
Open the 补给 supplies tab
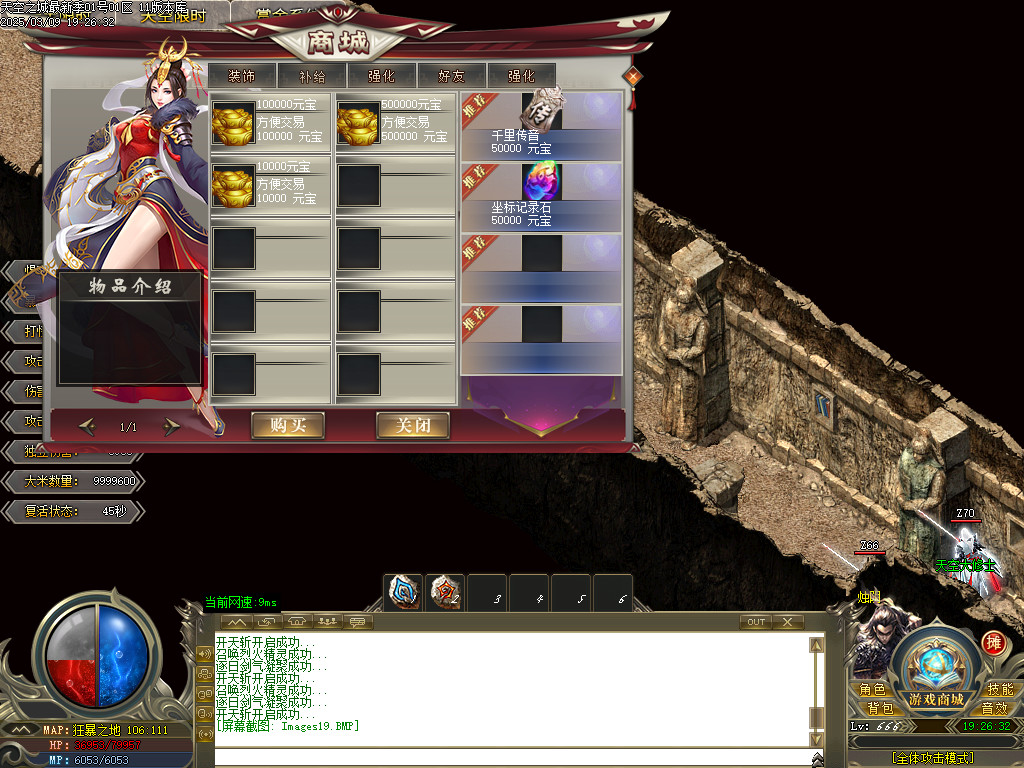pos(311,75)
